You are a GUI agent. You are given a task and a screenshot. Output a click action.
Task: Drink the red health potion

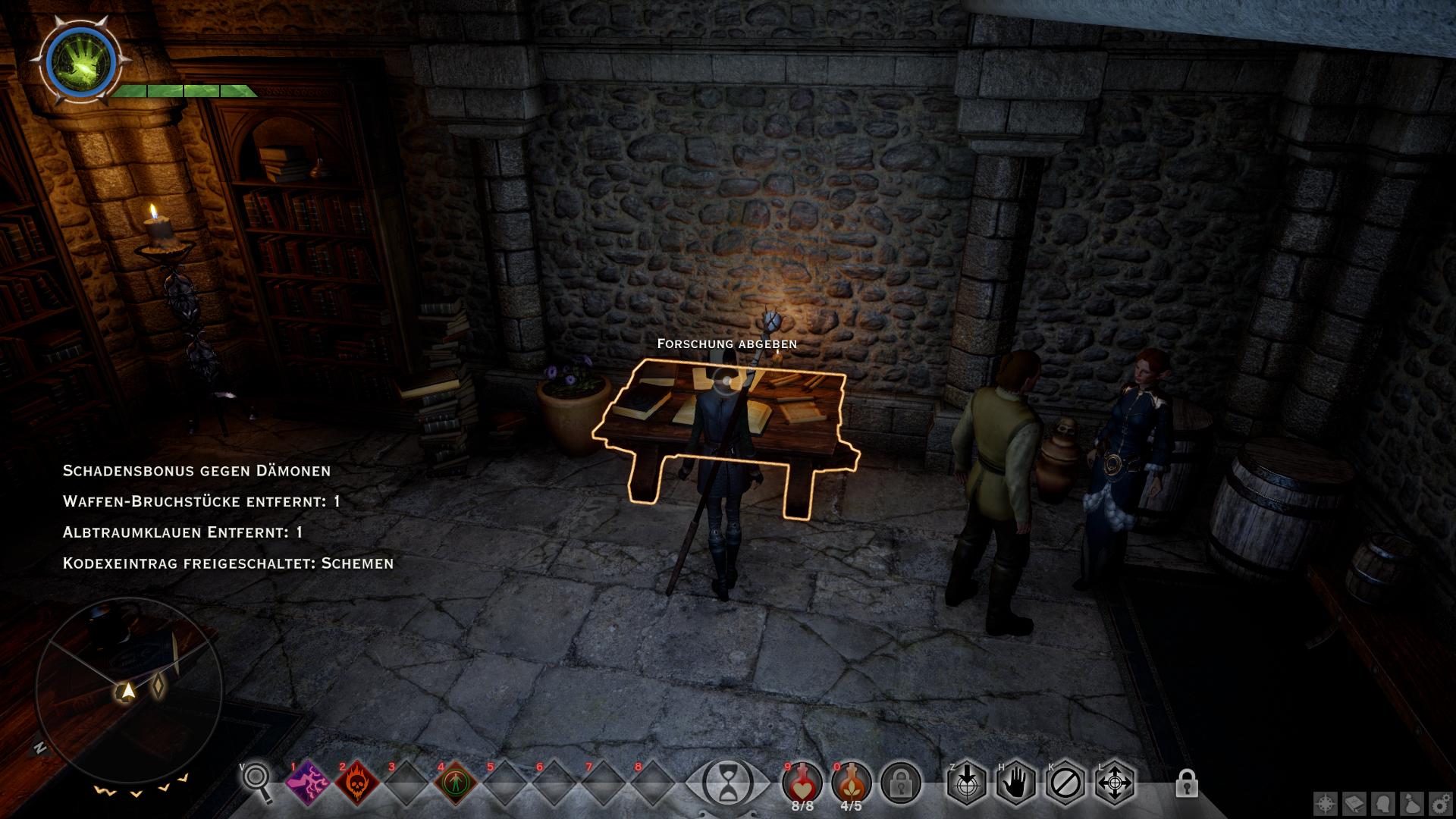coord(802,781)
